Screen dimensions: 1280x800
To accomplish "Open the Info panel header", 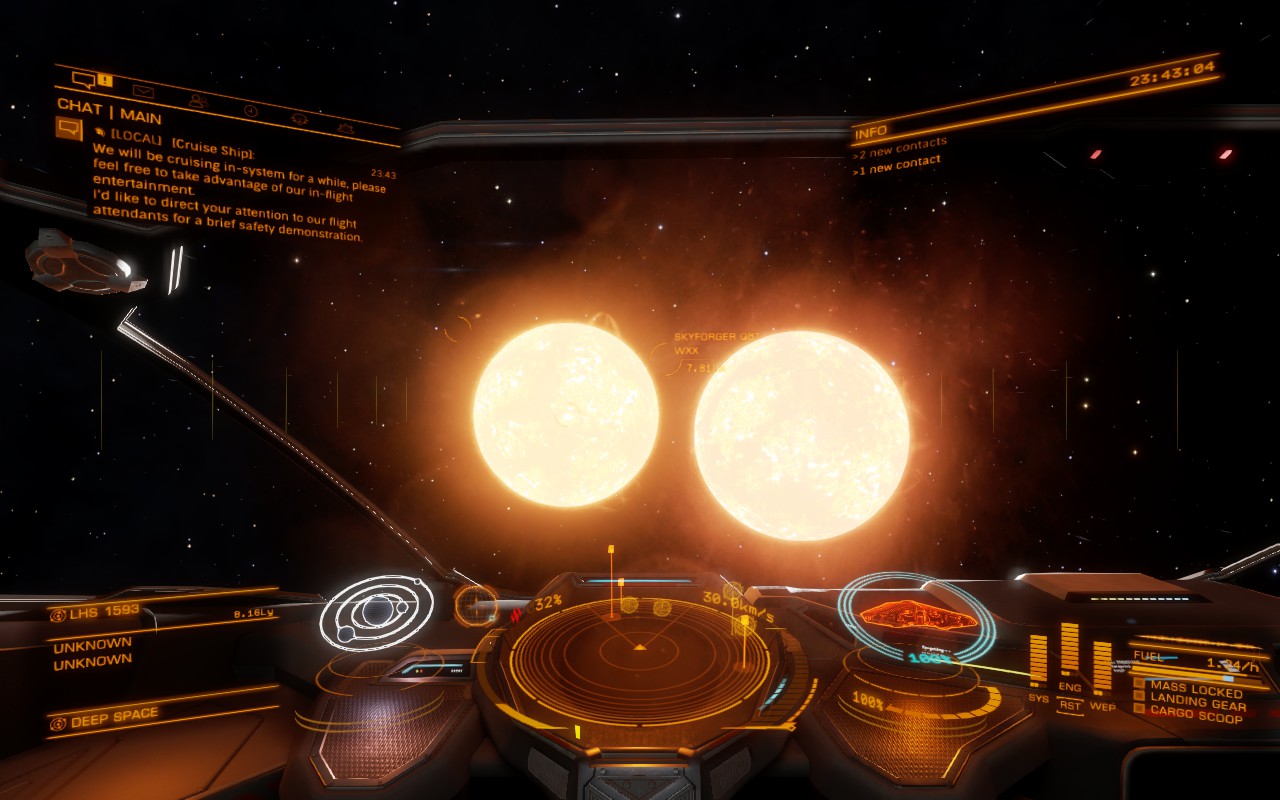I will click(870, 130).
